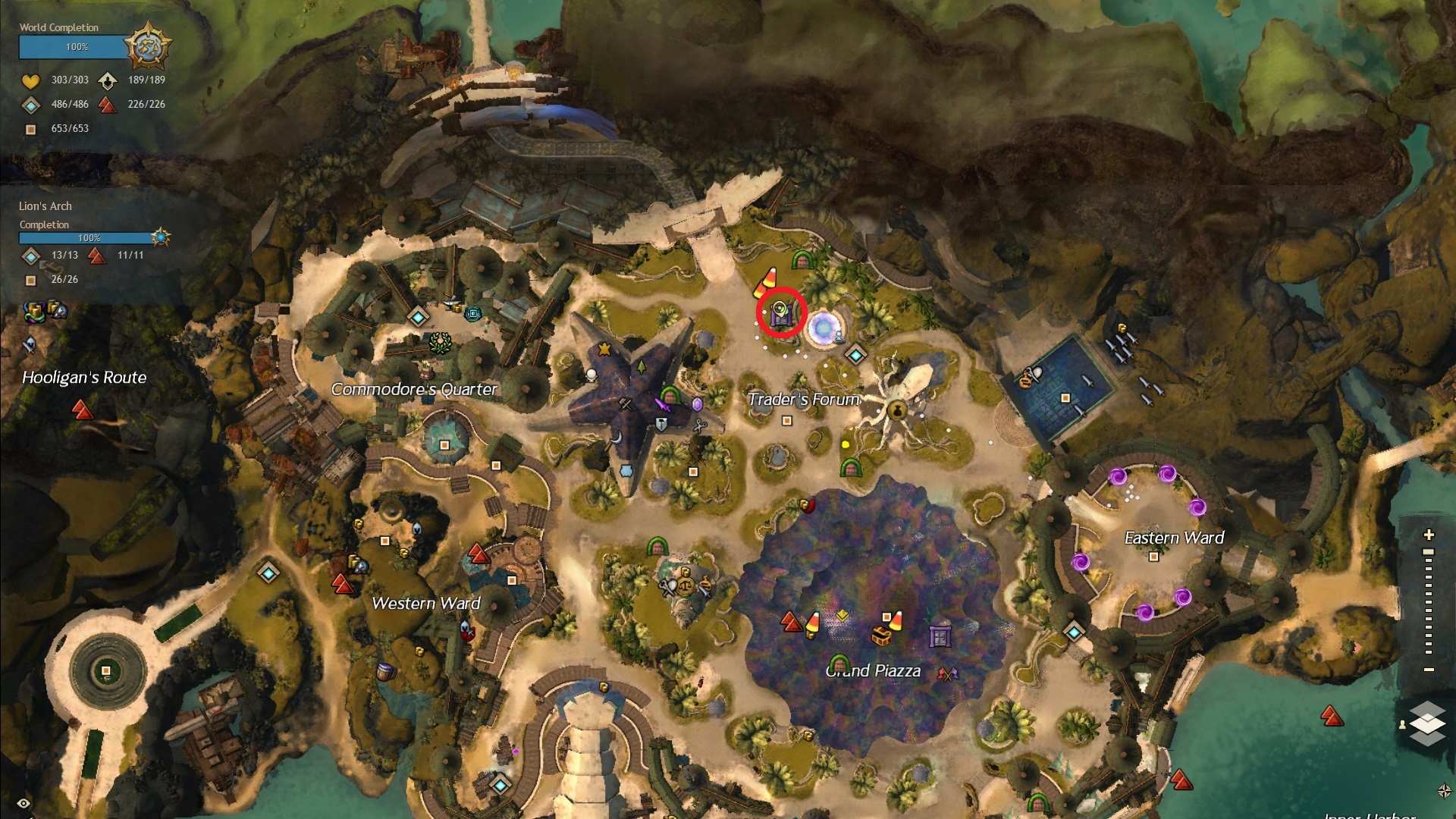This screenshot has width=1456, height=819.
Task: Click the compass icon in bottom-right corner
Action: [x=1444, y=791]
